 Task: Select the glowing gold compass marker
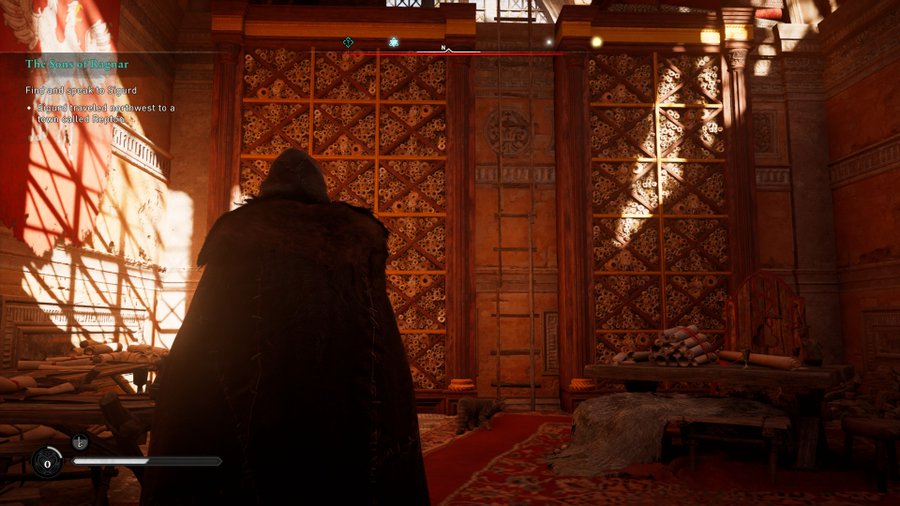click(597, 42)
